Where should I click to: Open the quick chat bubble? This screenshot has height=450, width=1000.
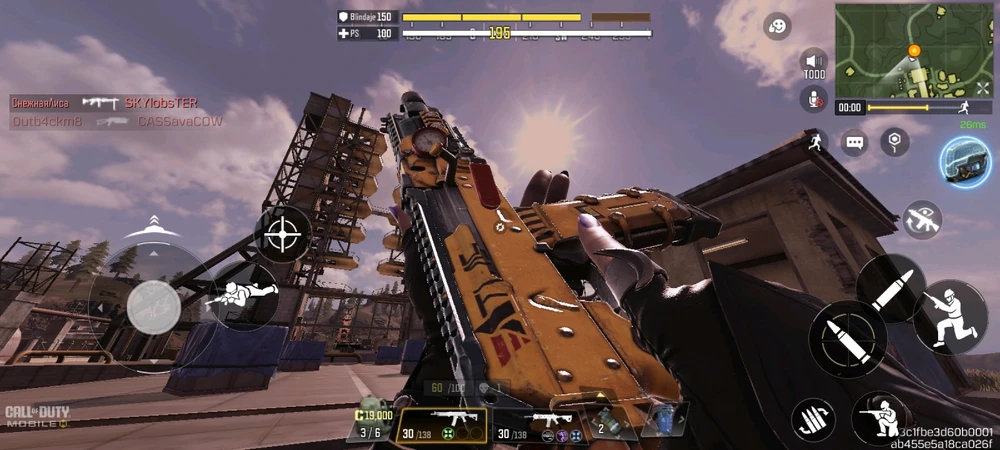pos(853,142)
